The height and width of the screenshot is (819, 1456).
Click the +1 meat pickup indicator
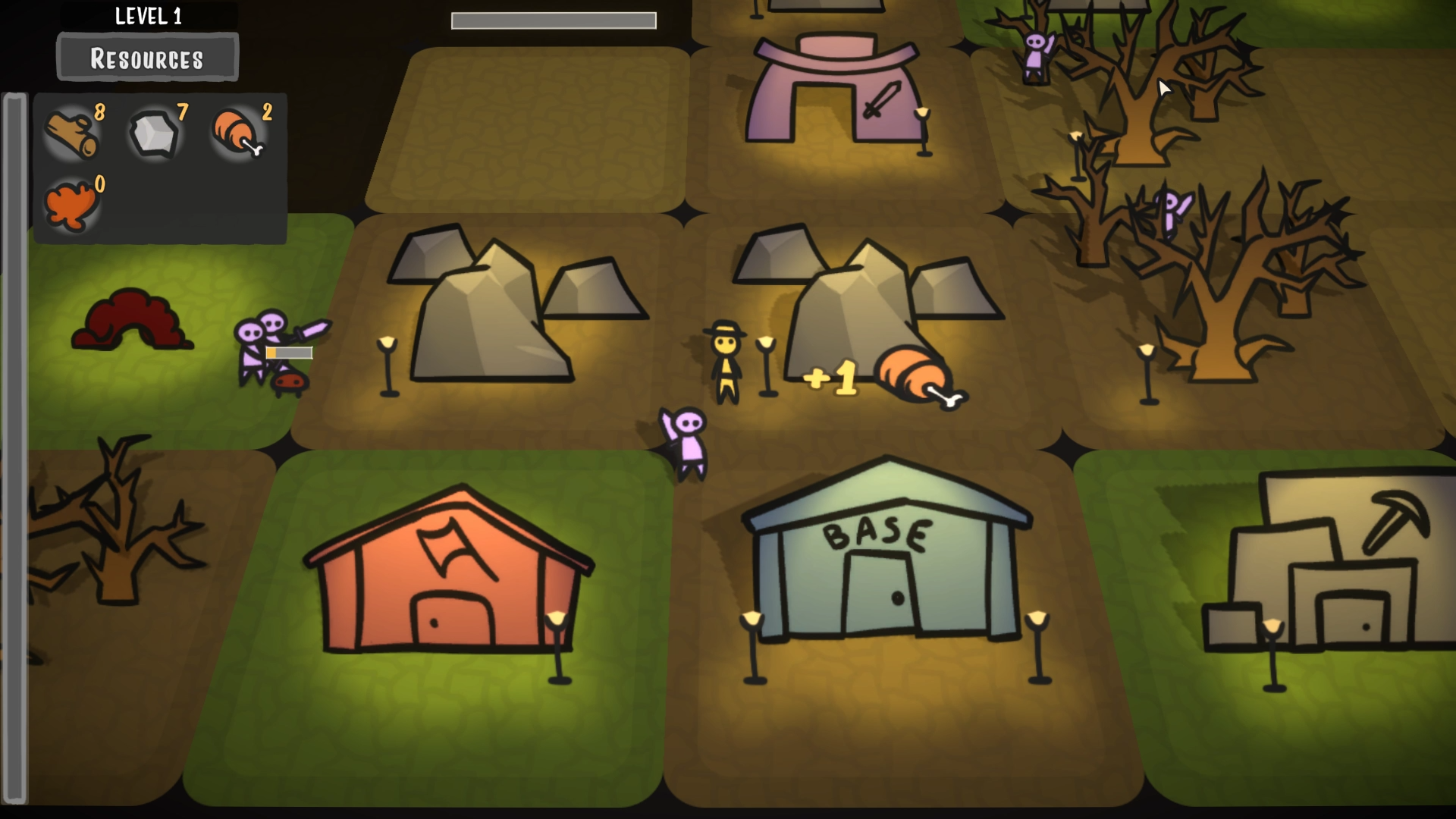pyautogui.click(x=832, y=376)
